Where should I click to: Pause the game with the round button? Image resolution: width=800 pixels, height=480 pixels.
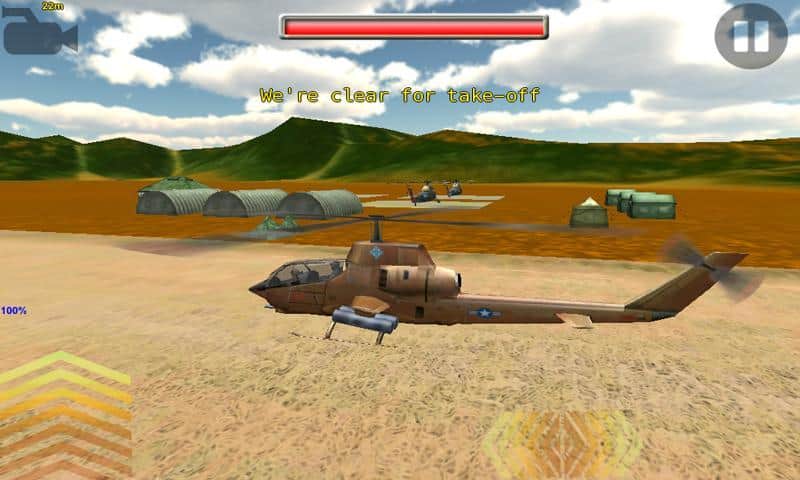pyautogui.click(x=751, y=36)
